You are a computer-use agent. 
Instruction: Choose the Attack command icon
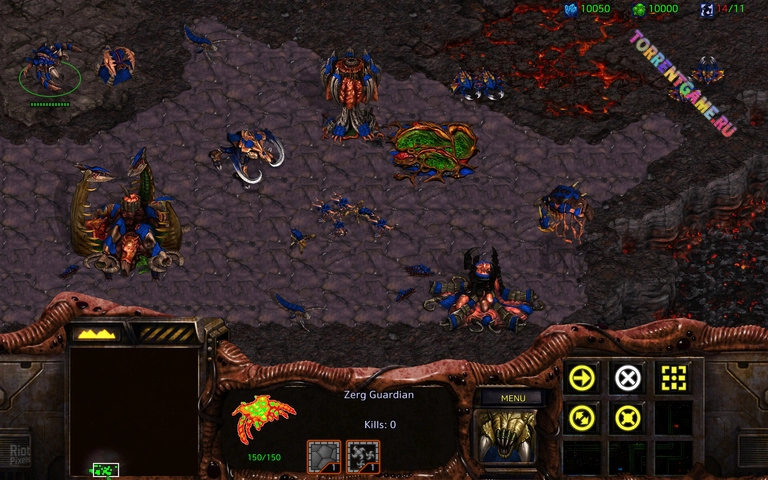(x=673, y=377)
